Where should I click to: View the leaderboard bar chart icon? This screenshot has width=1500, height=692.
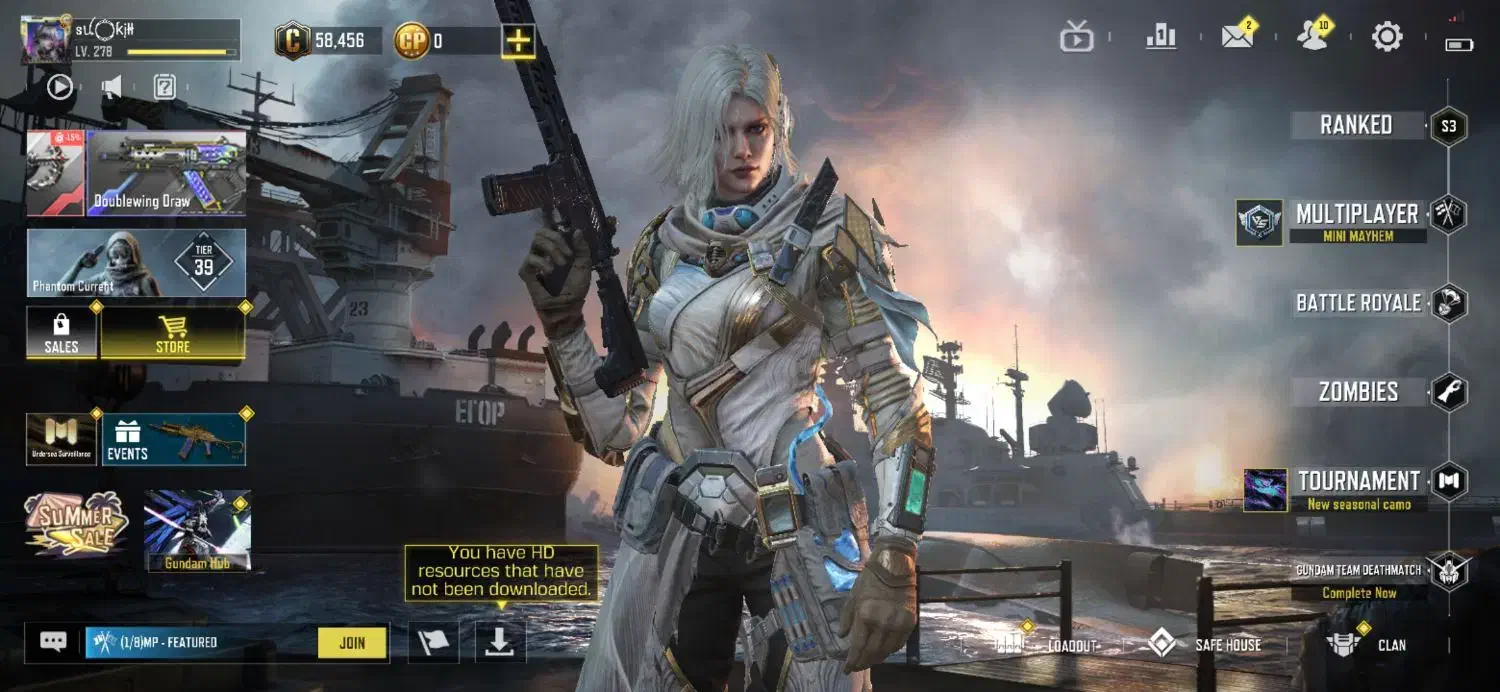tap(1161, 38)
